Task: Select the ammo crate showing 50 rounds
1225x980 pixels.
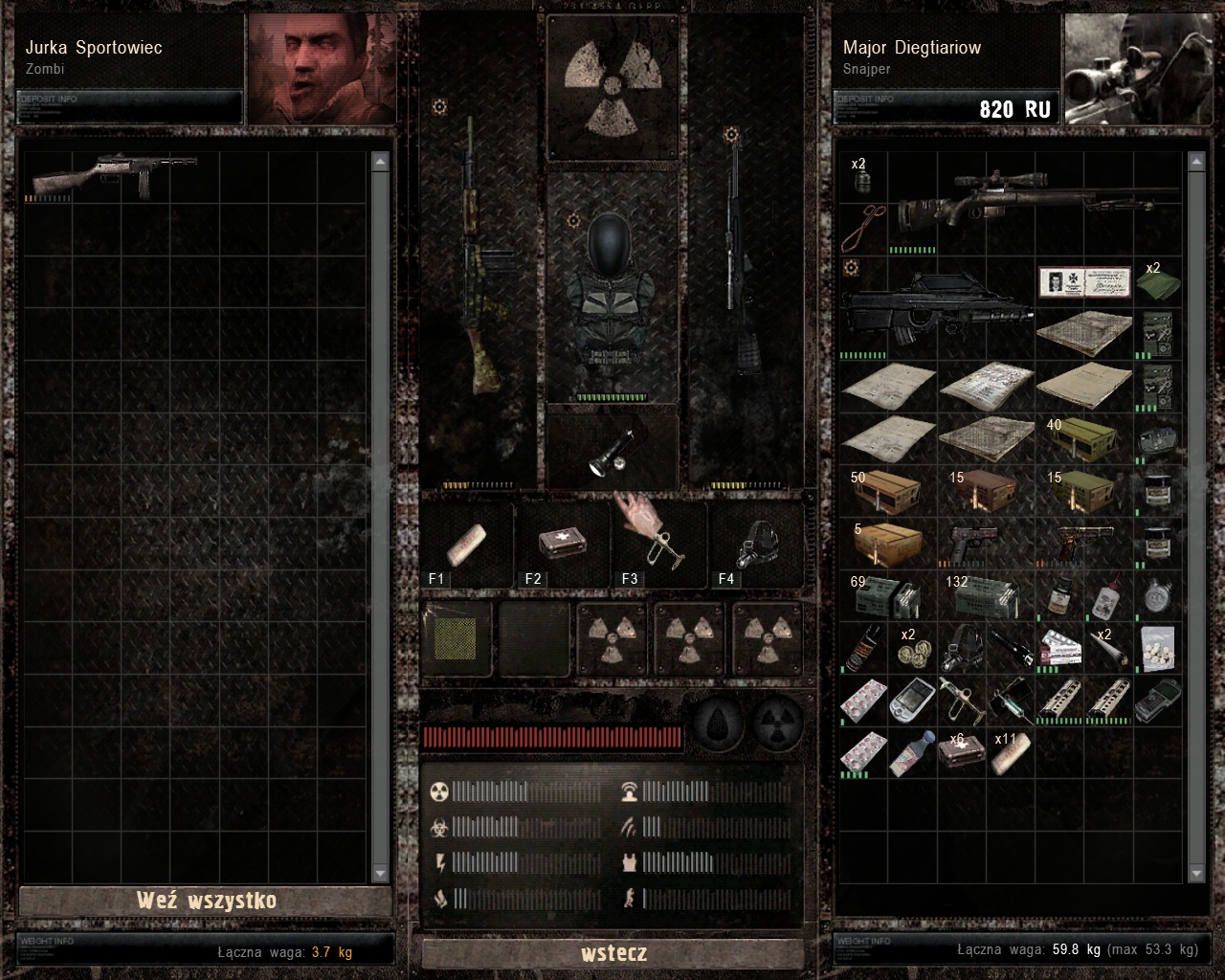Action: (885, 491)
